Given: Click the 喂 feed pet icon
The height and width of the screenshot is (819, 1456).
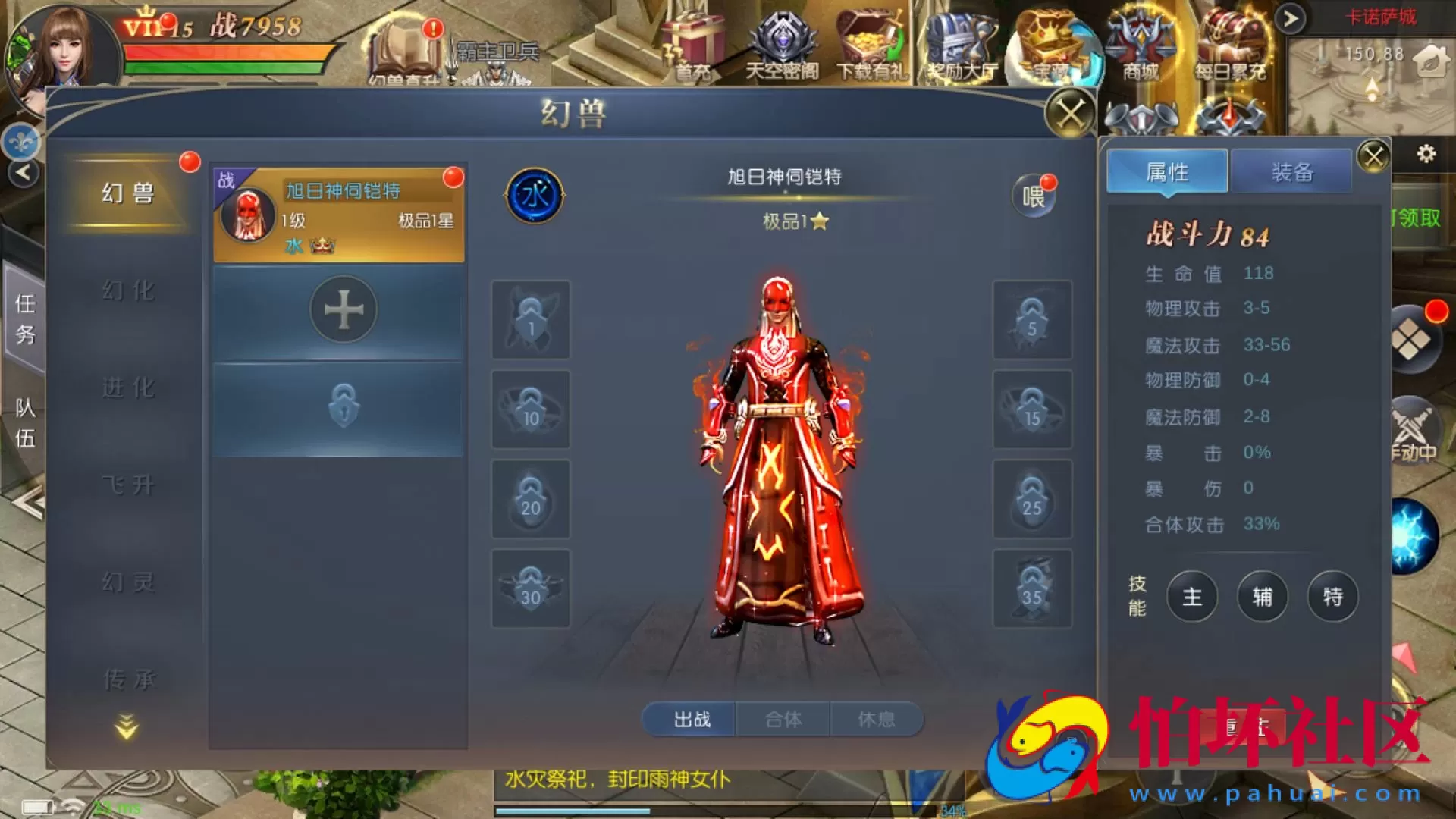Looking at the screenshot, I should pyautogui.click(x=1034, y=195).
